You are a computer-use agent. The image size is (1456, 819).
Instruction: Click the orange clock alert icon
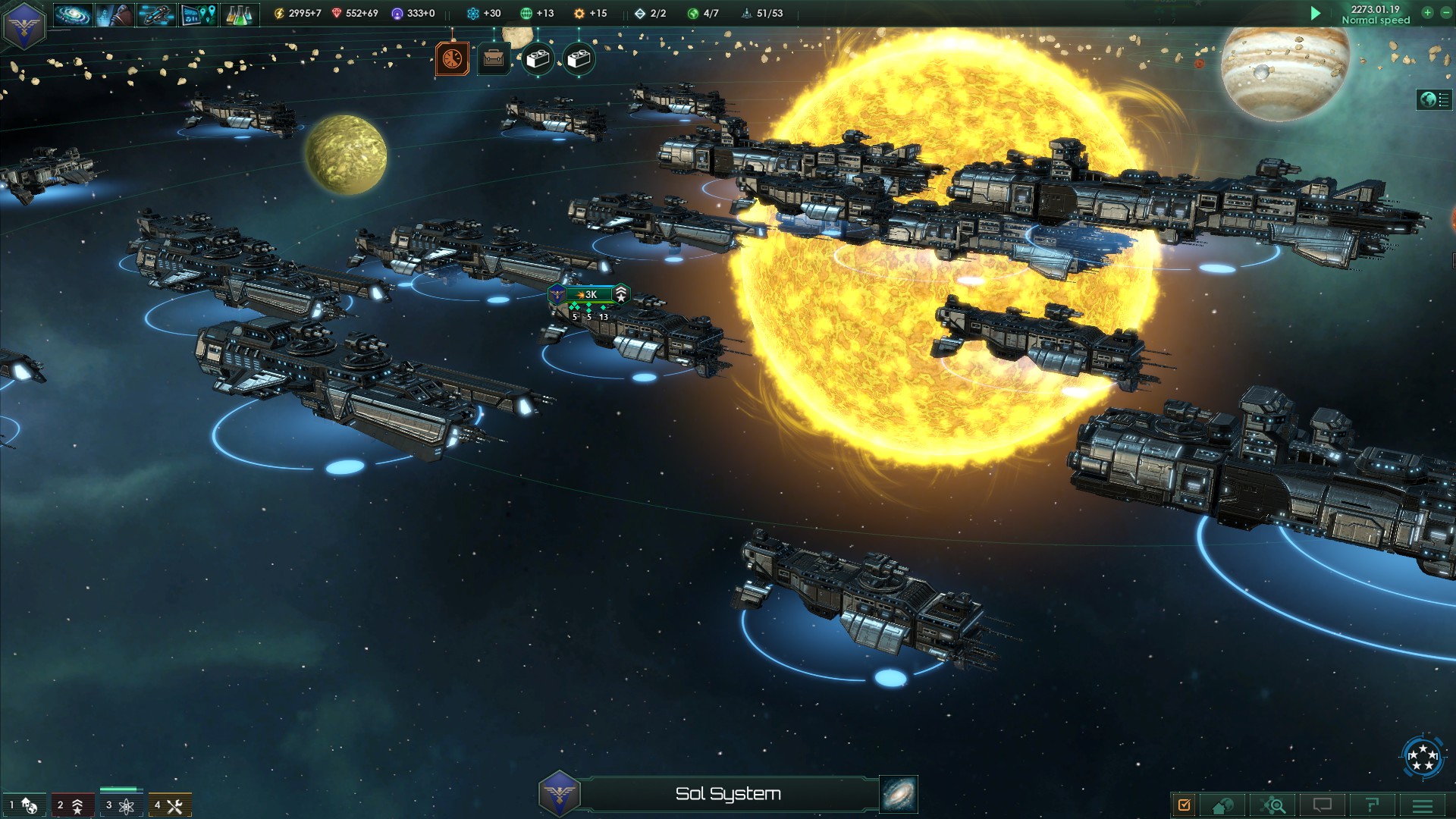pyautogui.click(x=452, y=58)
